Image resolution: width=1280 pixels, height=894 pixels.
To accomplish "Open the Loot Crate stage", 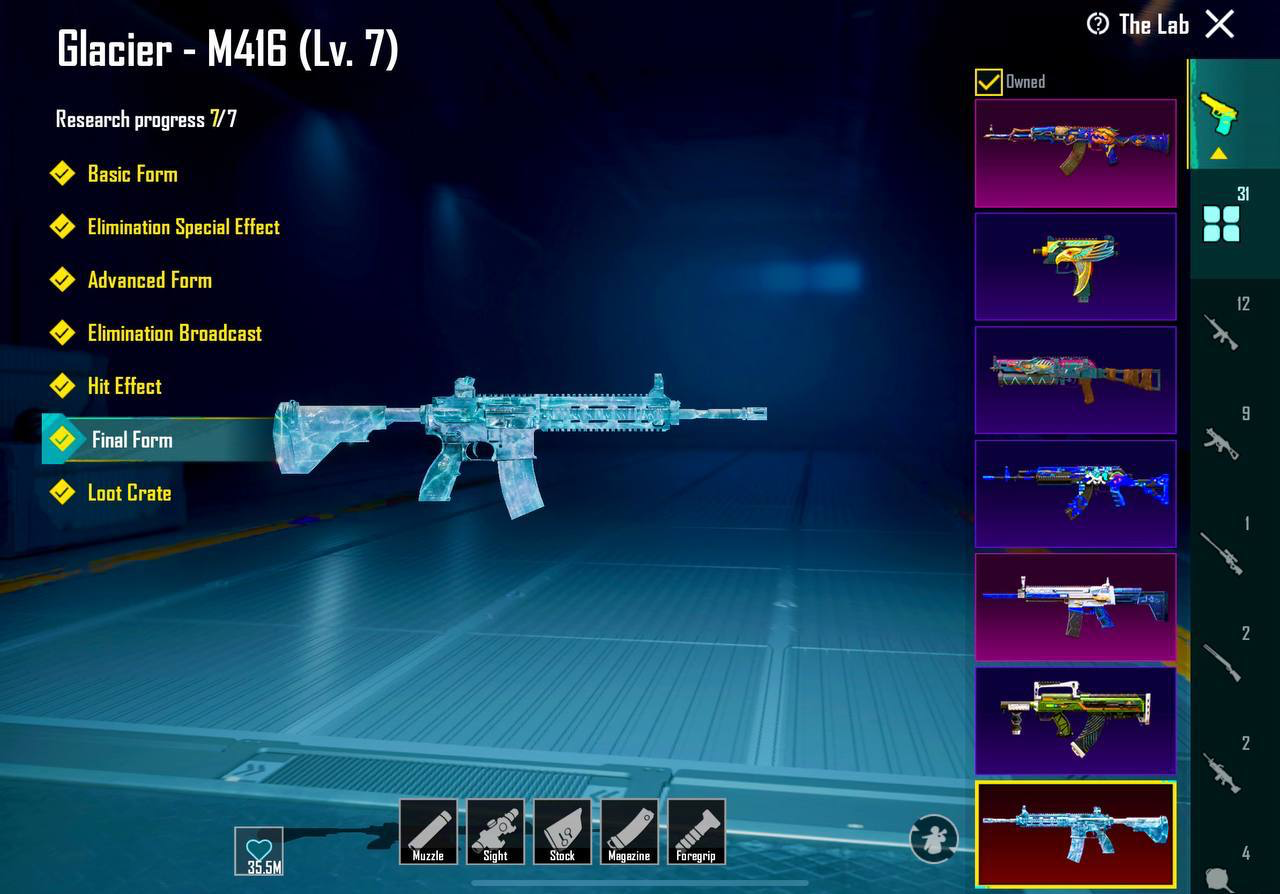I will click(128, 493).
